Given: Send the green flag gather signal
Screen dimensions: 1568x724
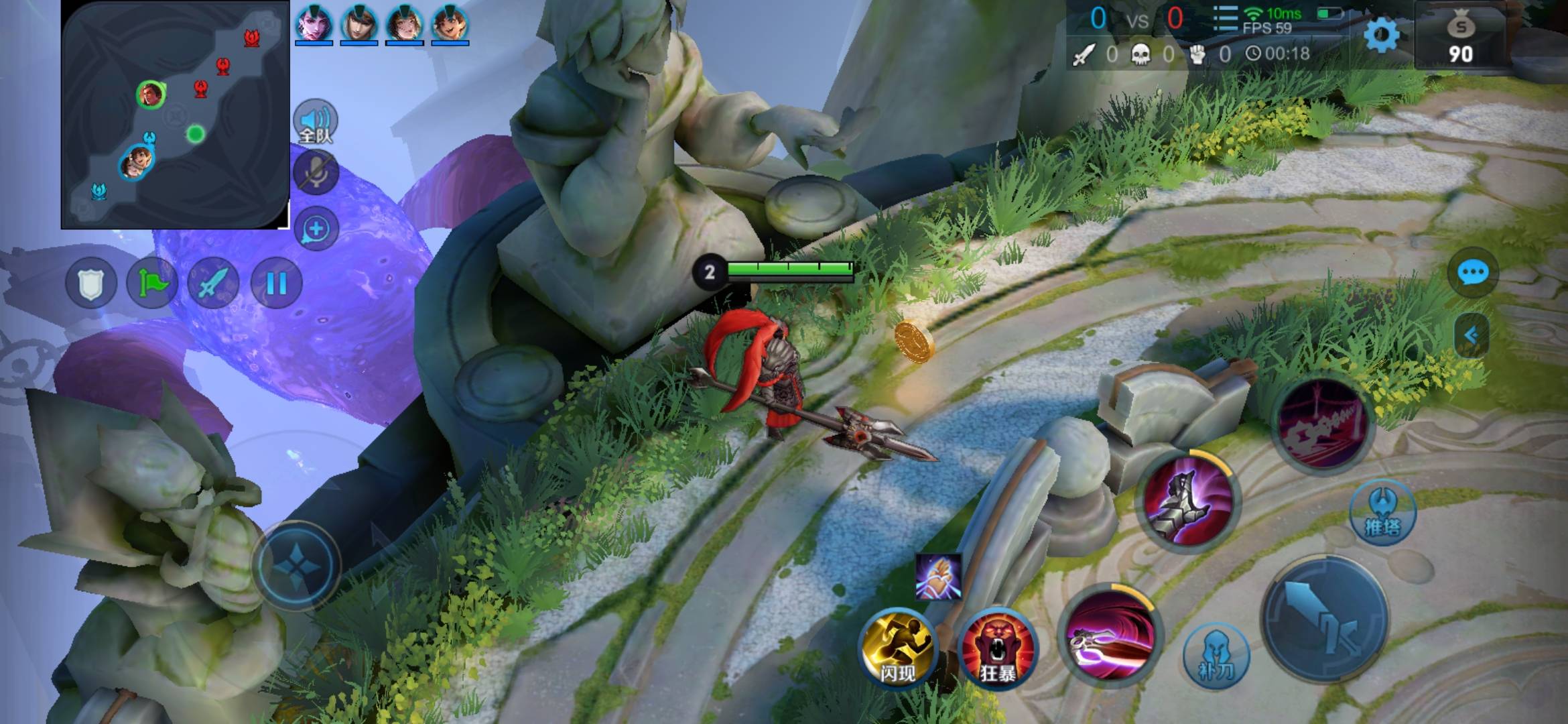Looking at the screenshot, I should [x=152, y=284].
